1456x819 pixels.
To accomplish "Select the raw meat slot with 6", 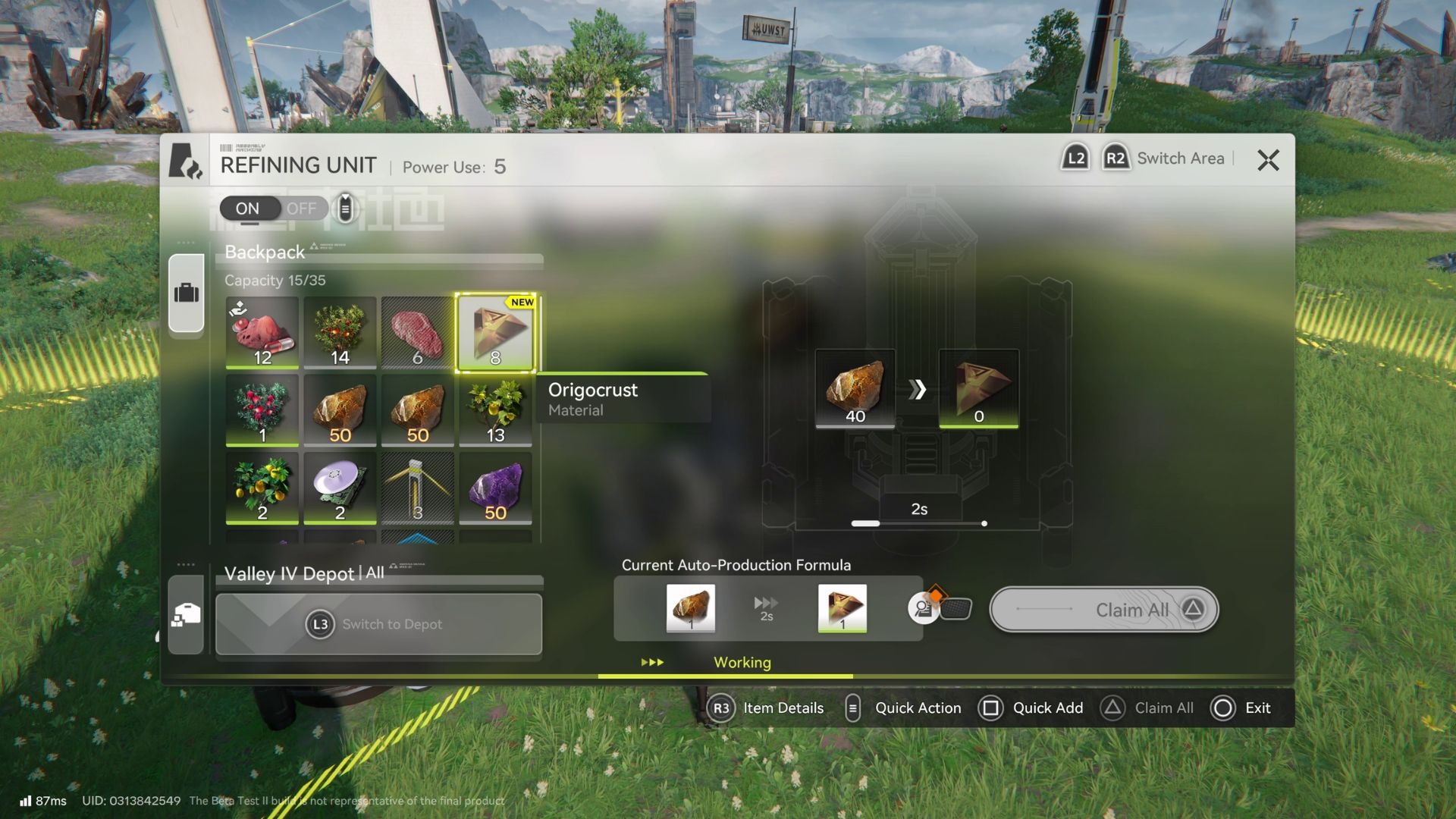I will [417, 333].
